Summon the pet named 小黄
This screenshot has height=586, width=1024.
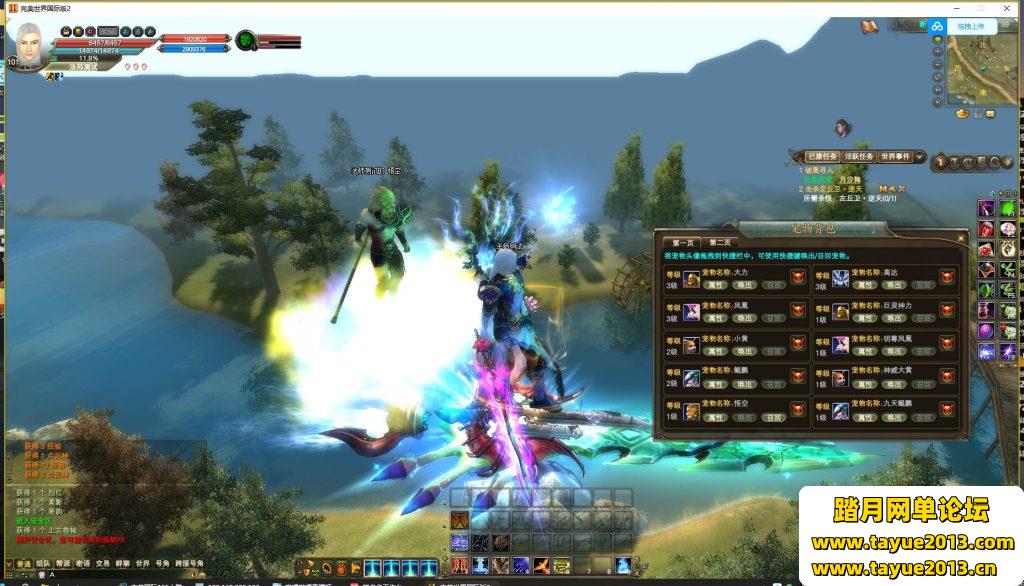pos(745,350)
